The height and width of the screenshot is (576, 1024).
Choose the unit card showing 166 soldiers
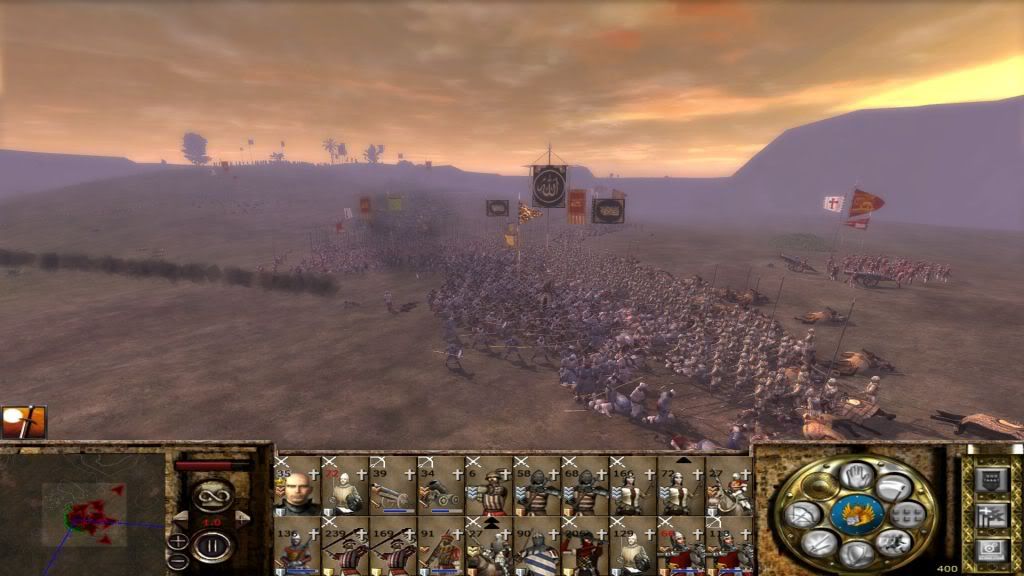click(632, 487)
